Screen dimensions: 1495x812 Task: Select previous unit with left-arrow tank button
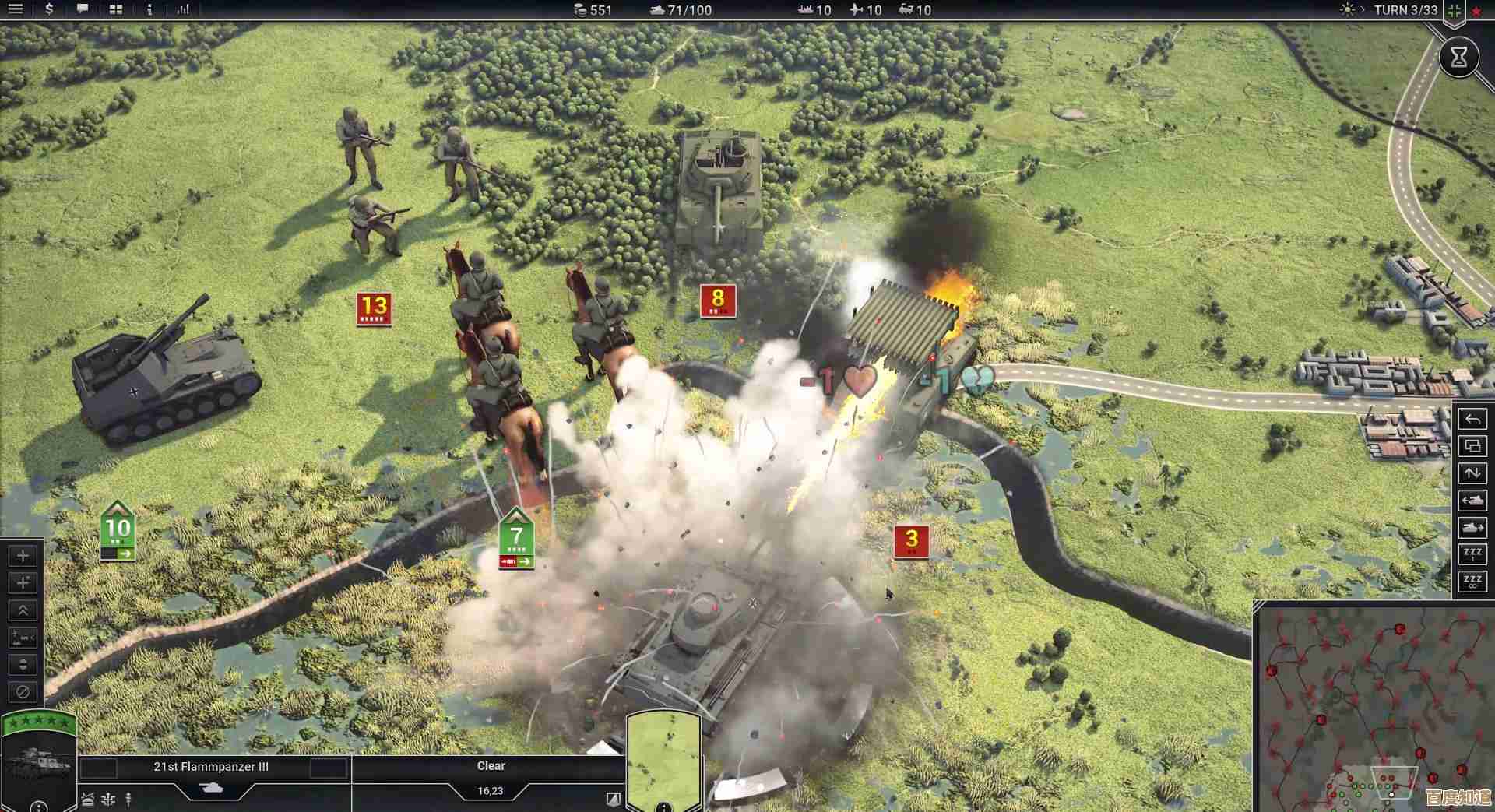[1472, 501]
